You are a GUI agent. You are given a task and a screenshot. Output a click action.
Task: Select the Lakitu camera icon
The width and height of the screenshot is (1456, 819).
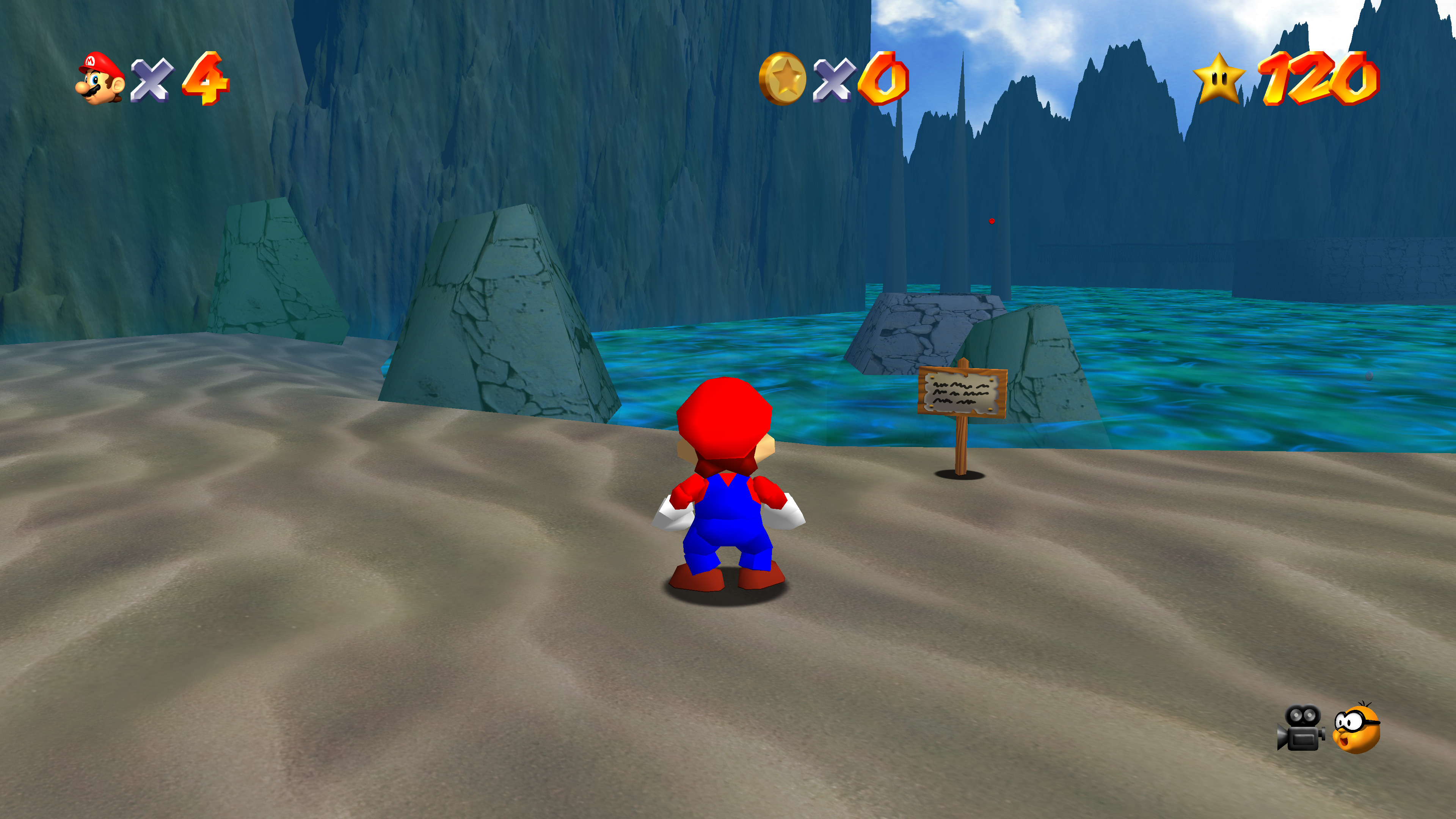tap(1357, 728)
